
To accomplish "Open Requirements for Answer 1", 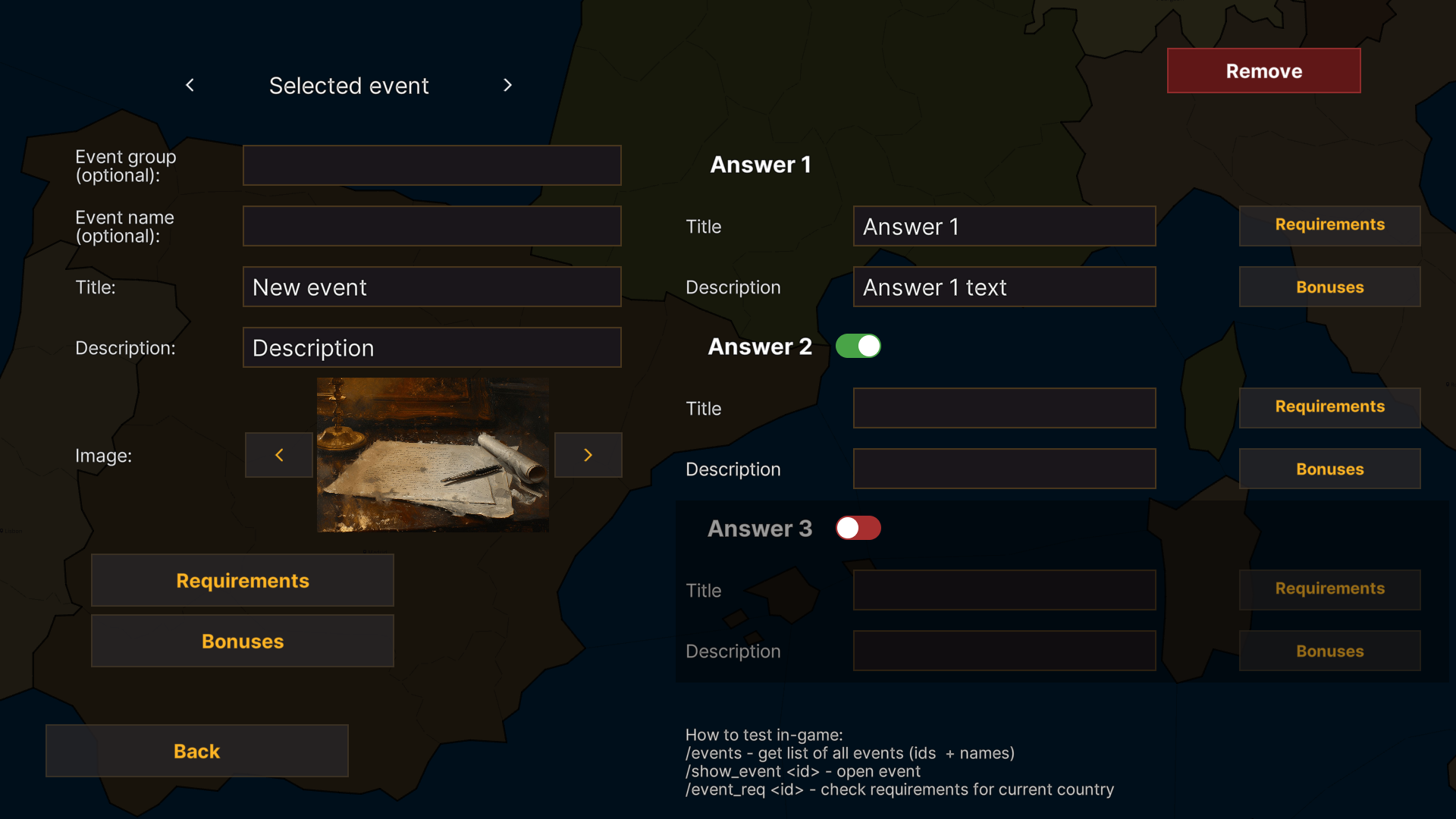I will coord(1329,224).
